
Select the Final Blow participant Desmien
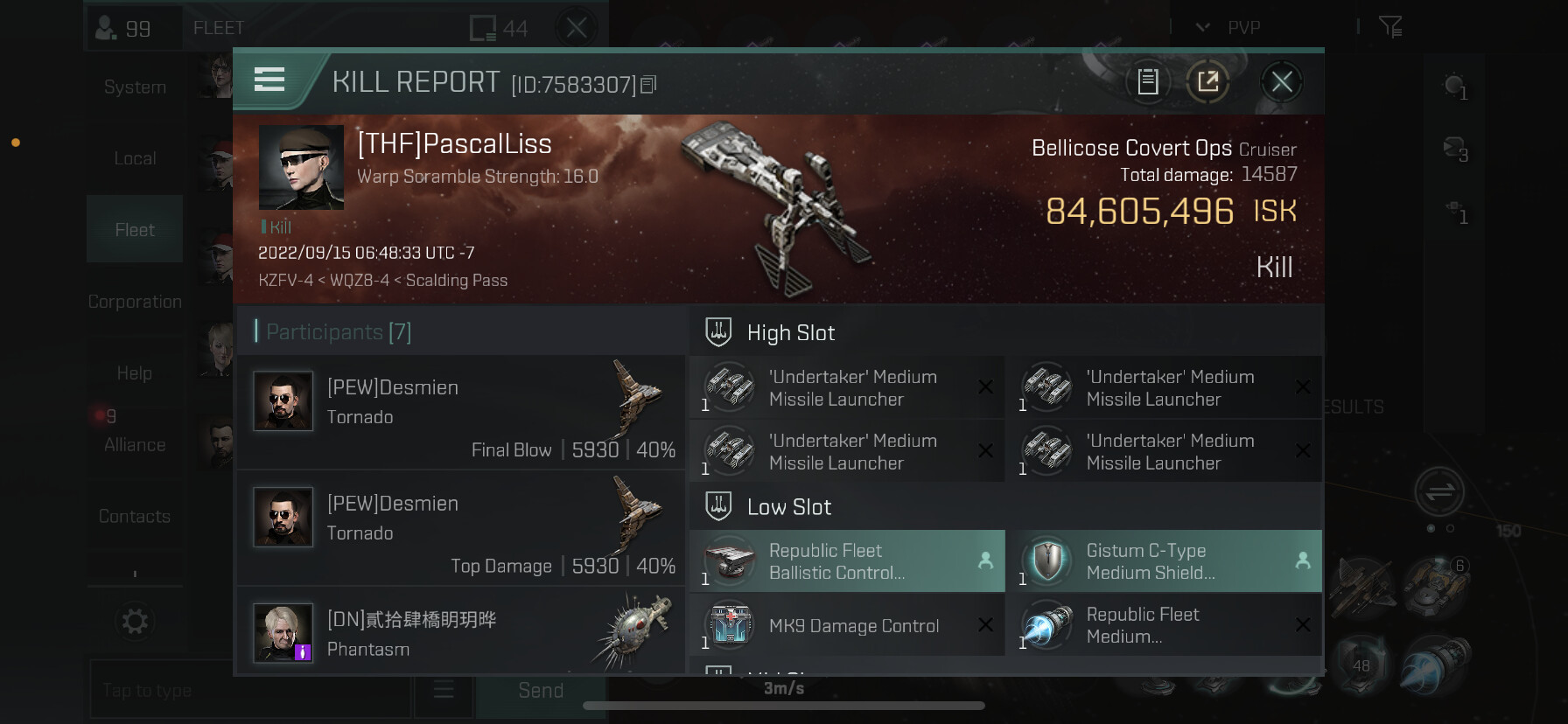[461, 413]
